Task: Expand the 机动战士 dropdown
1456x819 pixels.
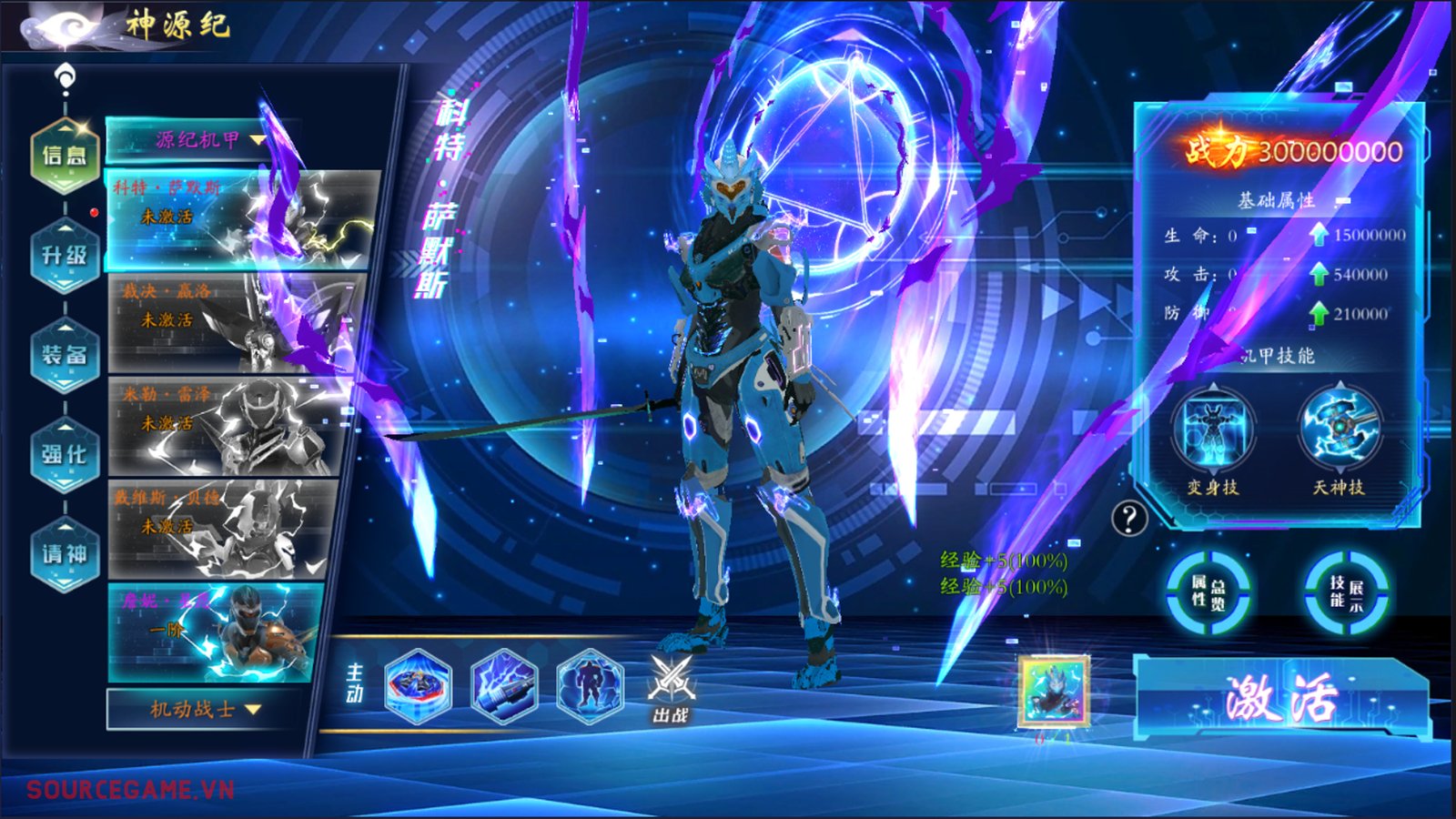Action: pos(205,709)
